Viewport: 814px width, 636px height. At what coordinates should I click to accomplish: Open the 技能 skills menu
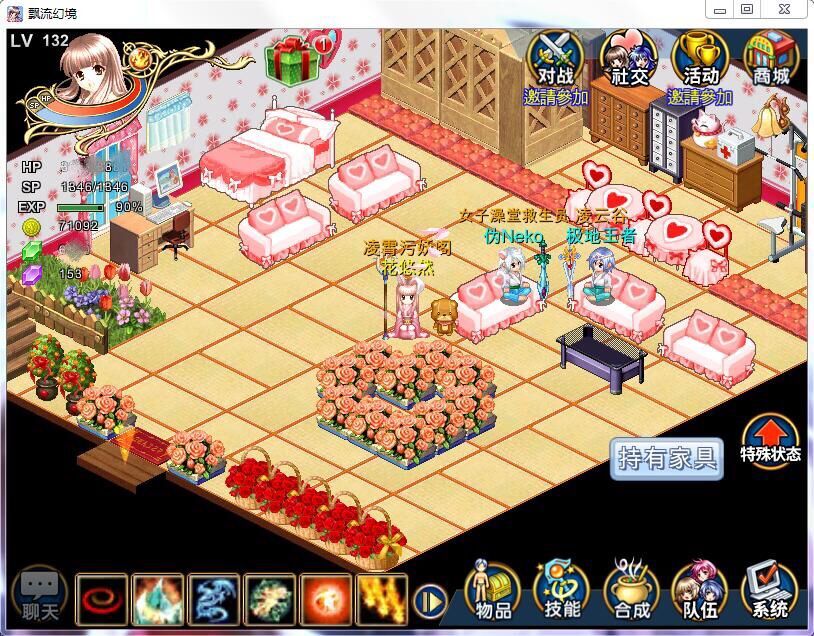click(x=562, y=591)
